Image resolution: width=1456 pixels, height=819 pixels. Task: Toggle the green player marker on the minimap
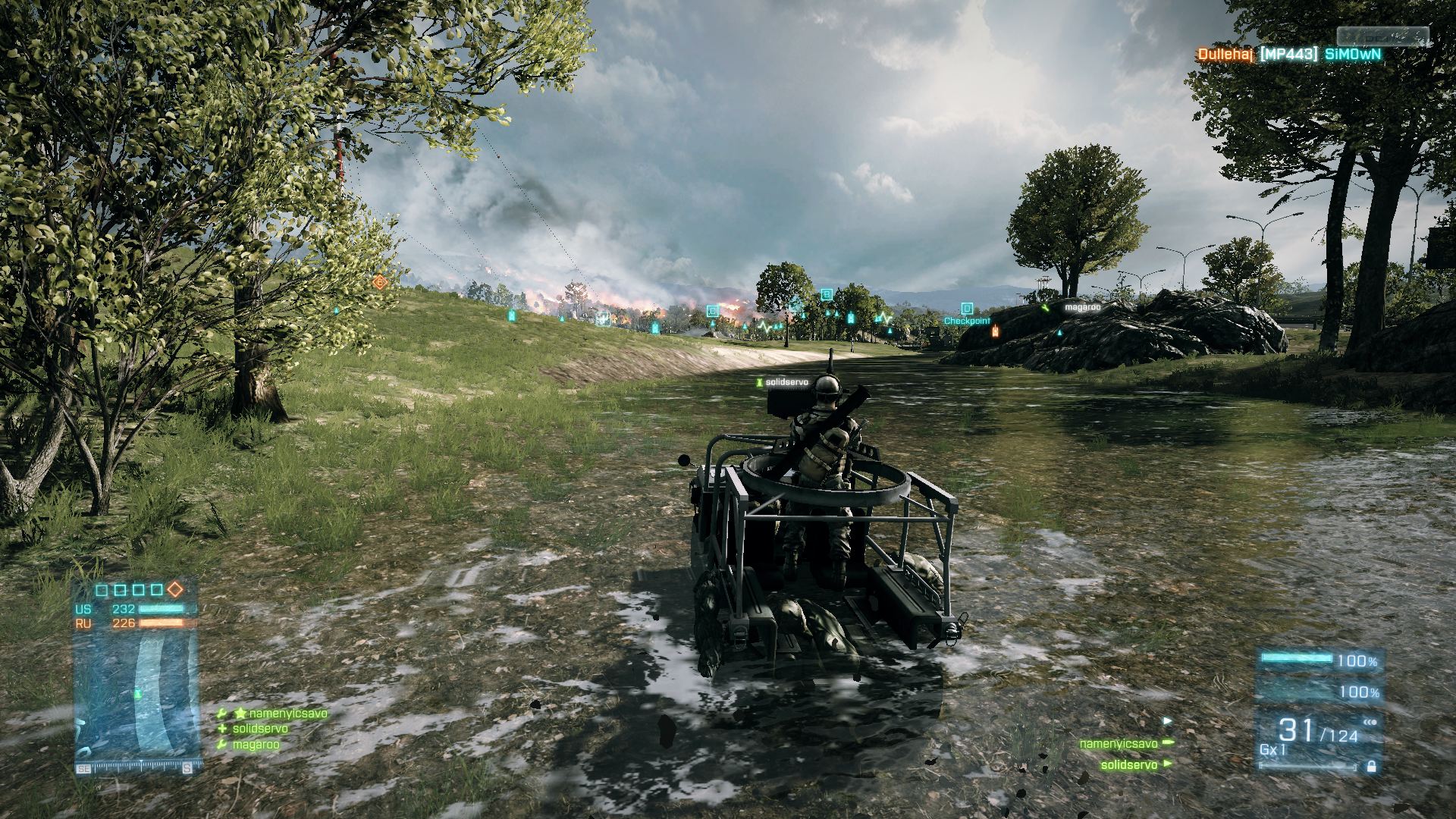point(137,694)
